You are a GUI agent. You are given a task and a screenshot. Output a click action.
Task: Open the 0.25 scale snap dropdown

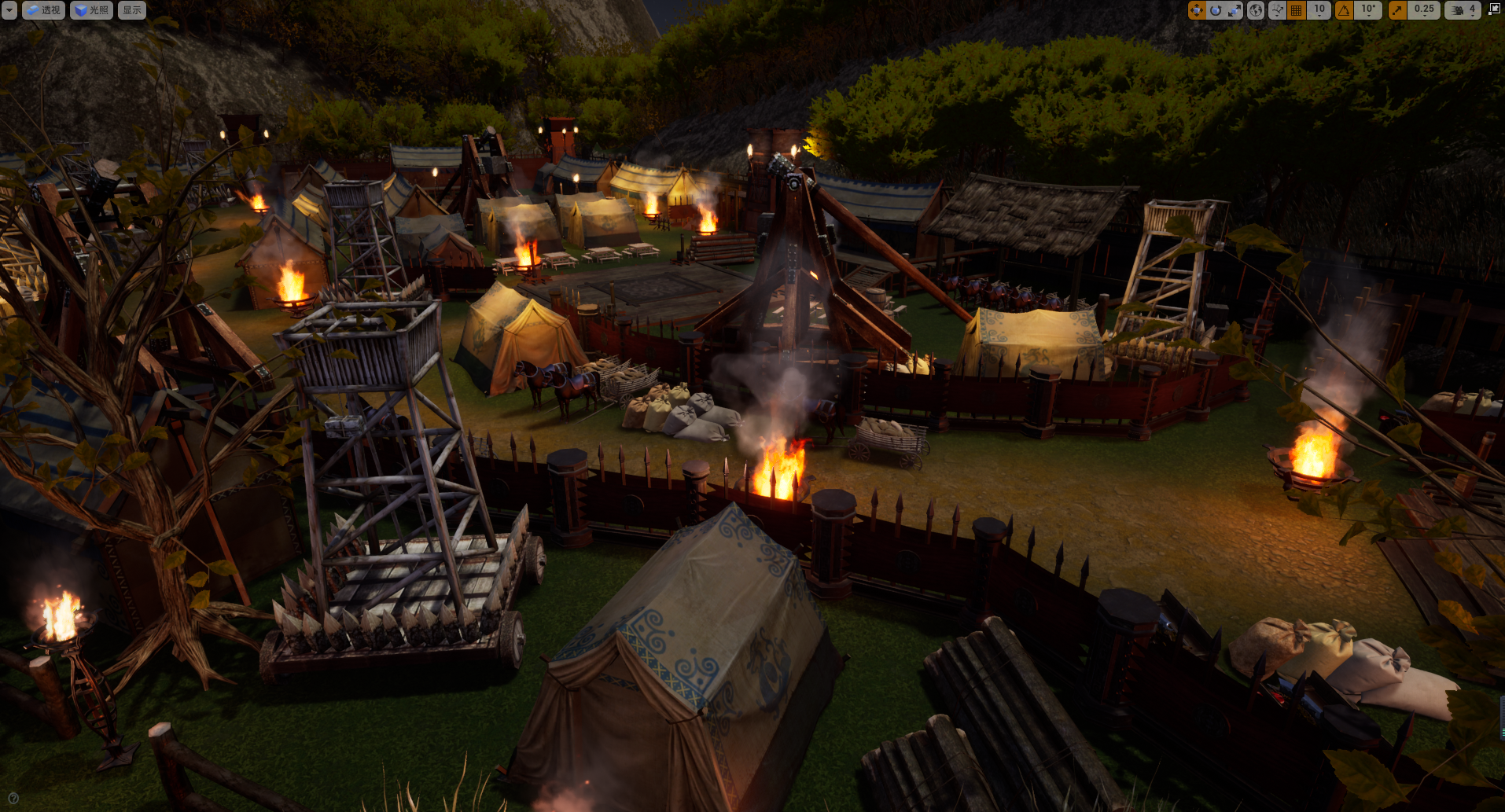coord(1424,10)
